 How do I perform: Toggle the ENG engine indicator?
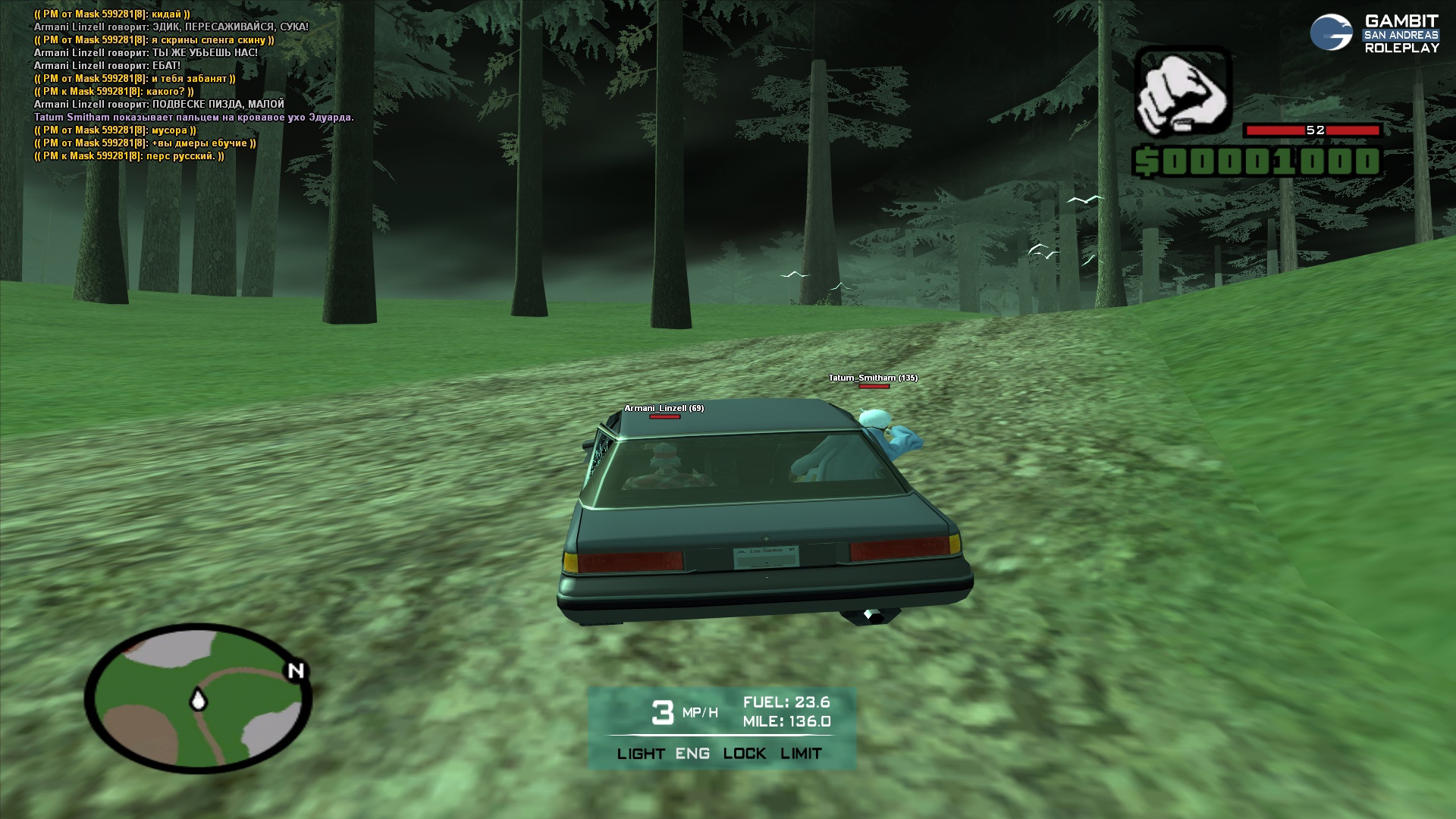693,754
